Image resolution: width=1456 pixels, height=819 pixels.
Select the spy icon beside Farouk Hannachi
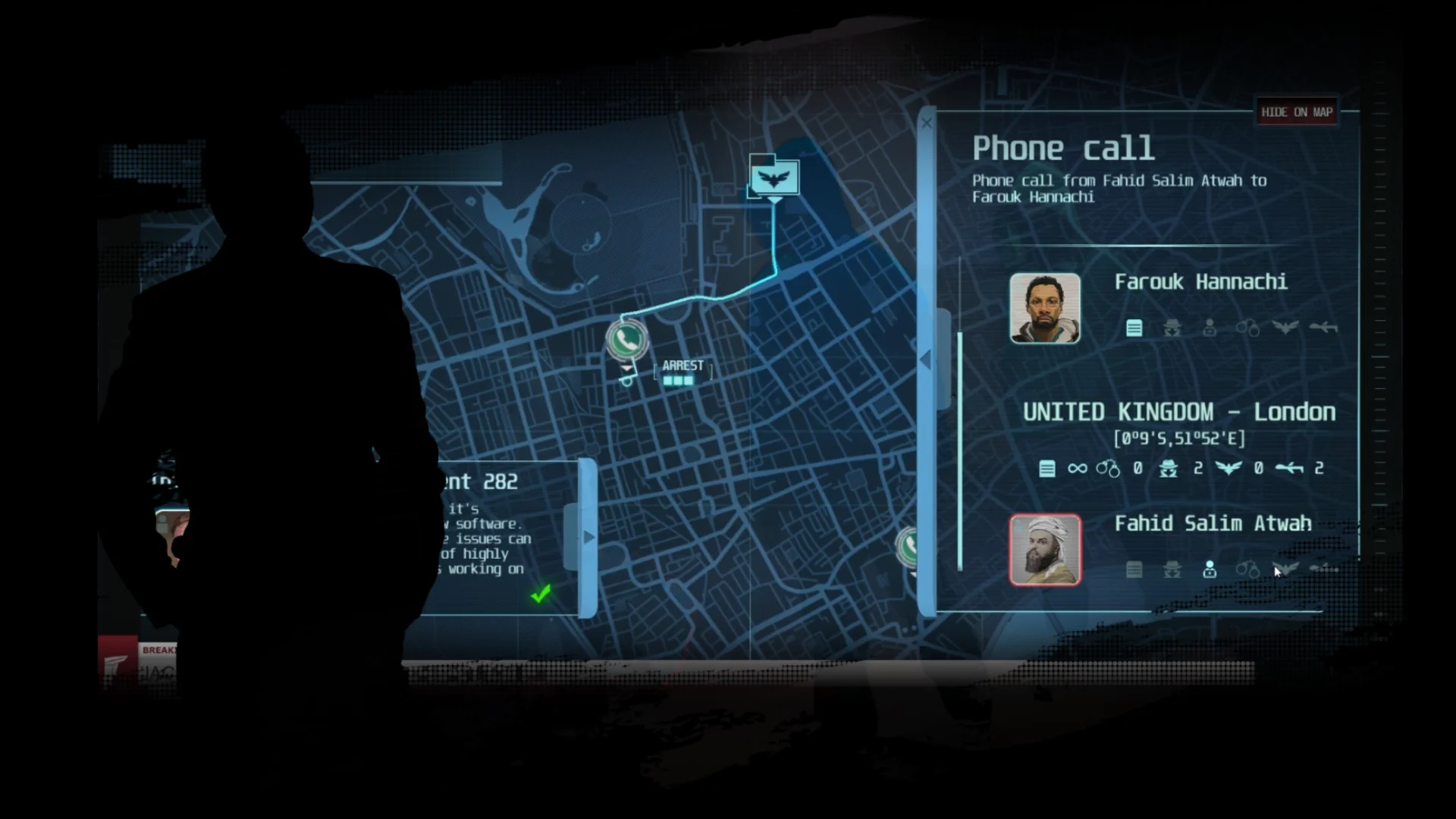(1172, 328)
